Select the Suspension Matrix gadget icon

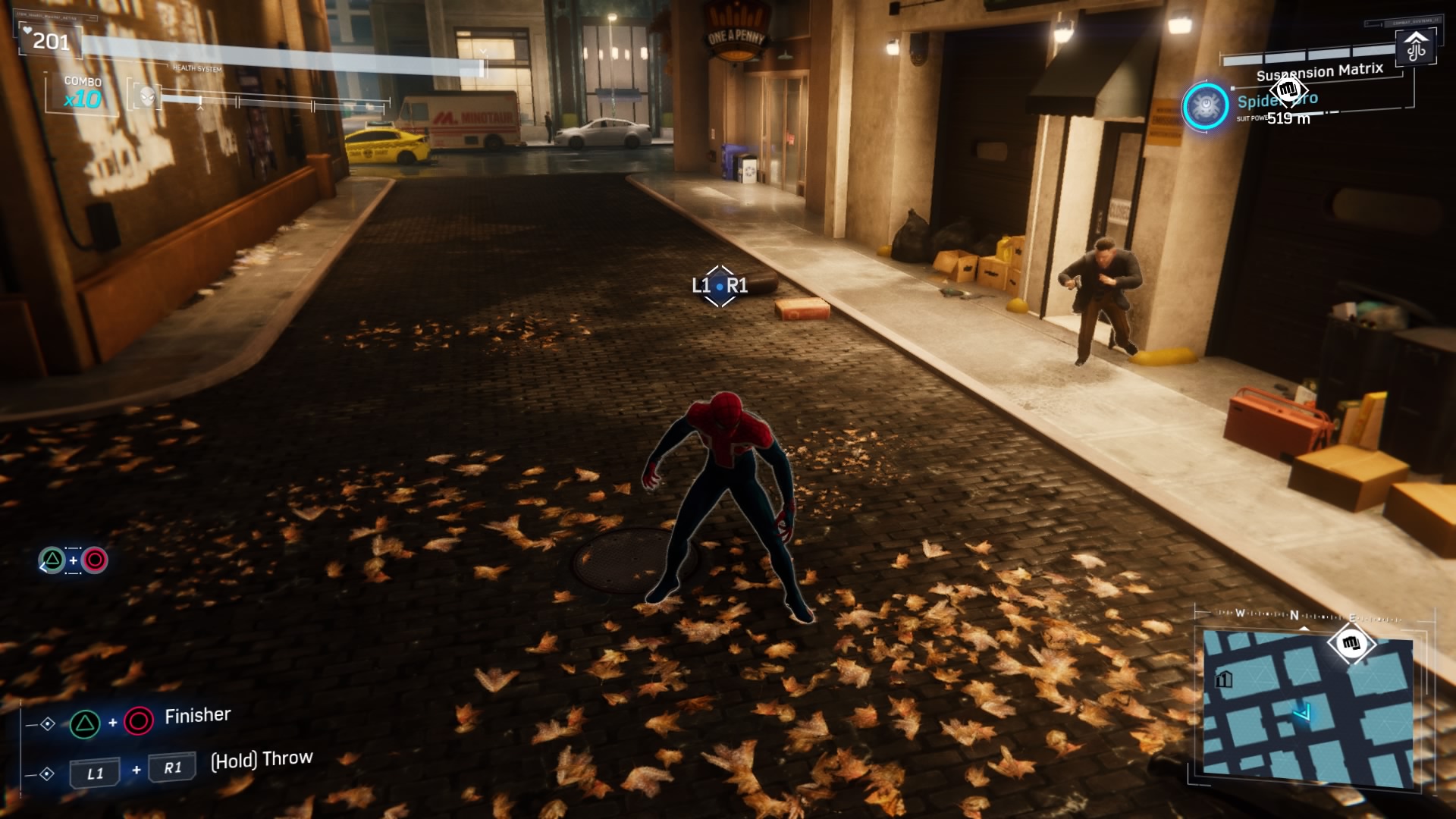[x=1415, y=47]
